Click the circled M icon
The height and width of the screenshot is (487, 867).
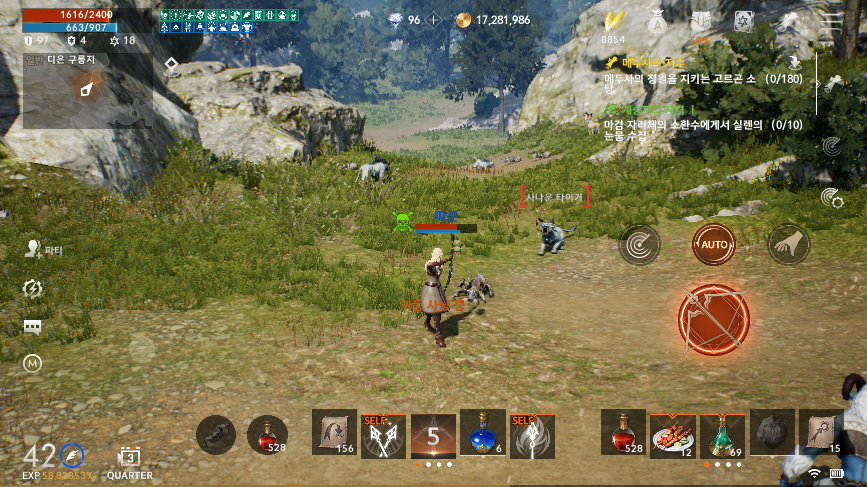point(33,365)
